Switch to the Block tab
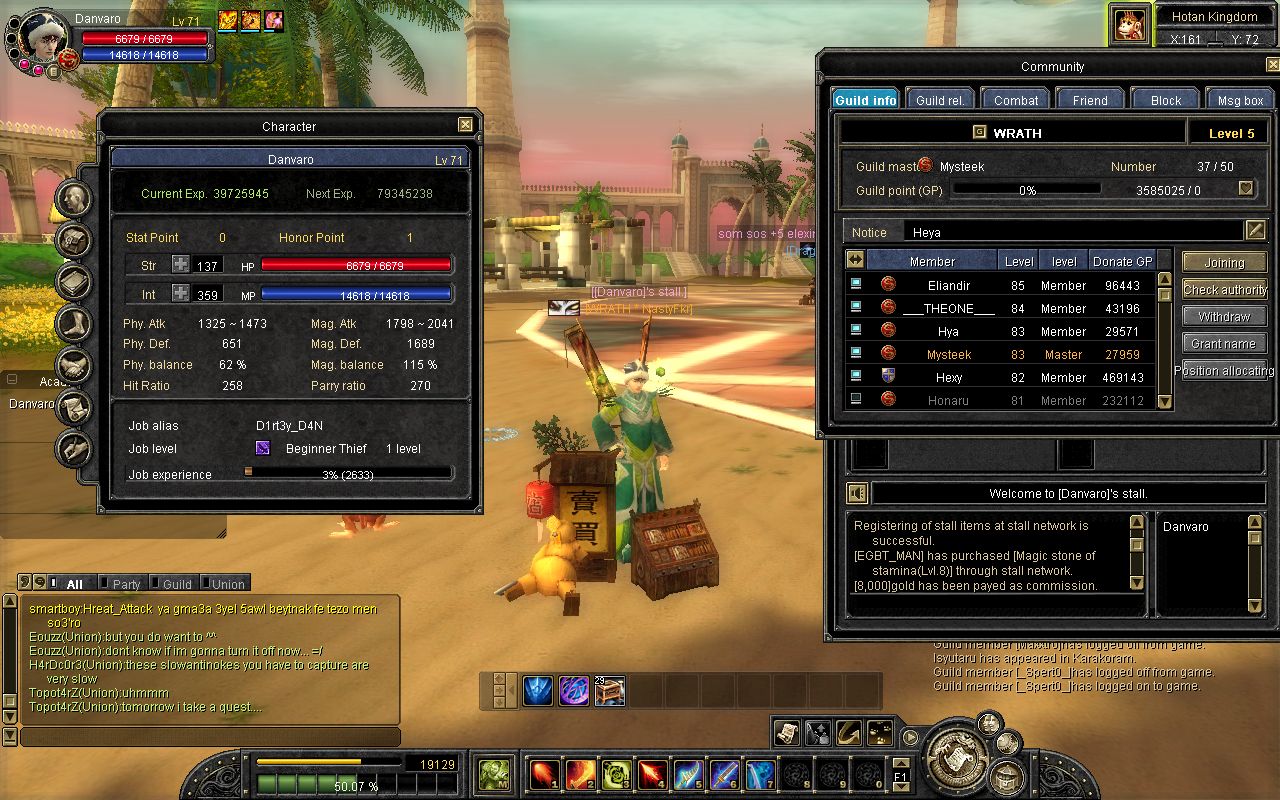Viewport: 1280px width, 800px height. click(1166, 100)
